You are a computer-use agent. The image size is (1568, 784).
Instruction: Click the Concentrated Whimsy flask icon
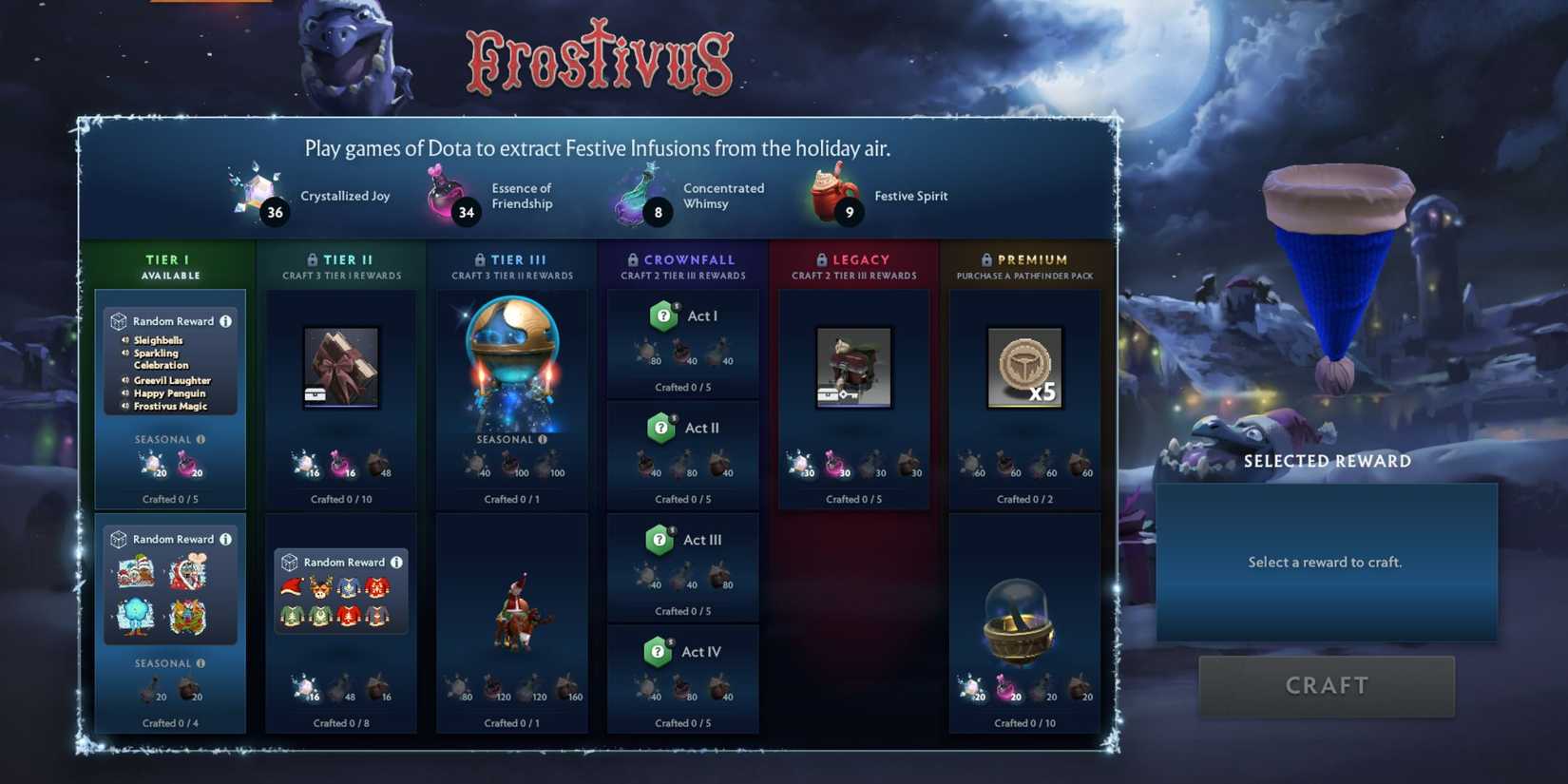pos(639,190)
